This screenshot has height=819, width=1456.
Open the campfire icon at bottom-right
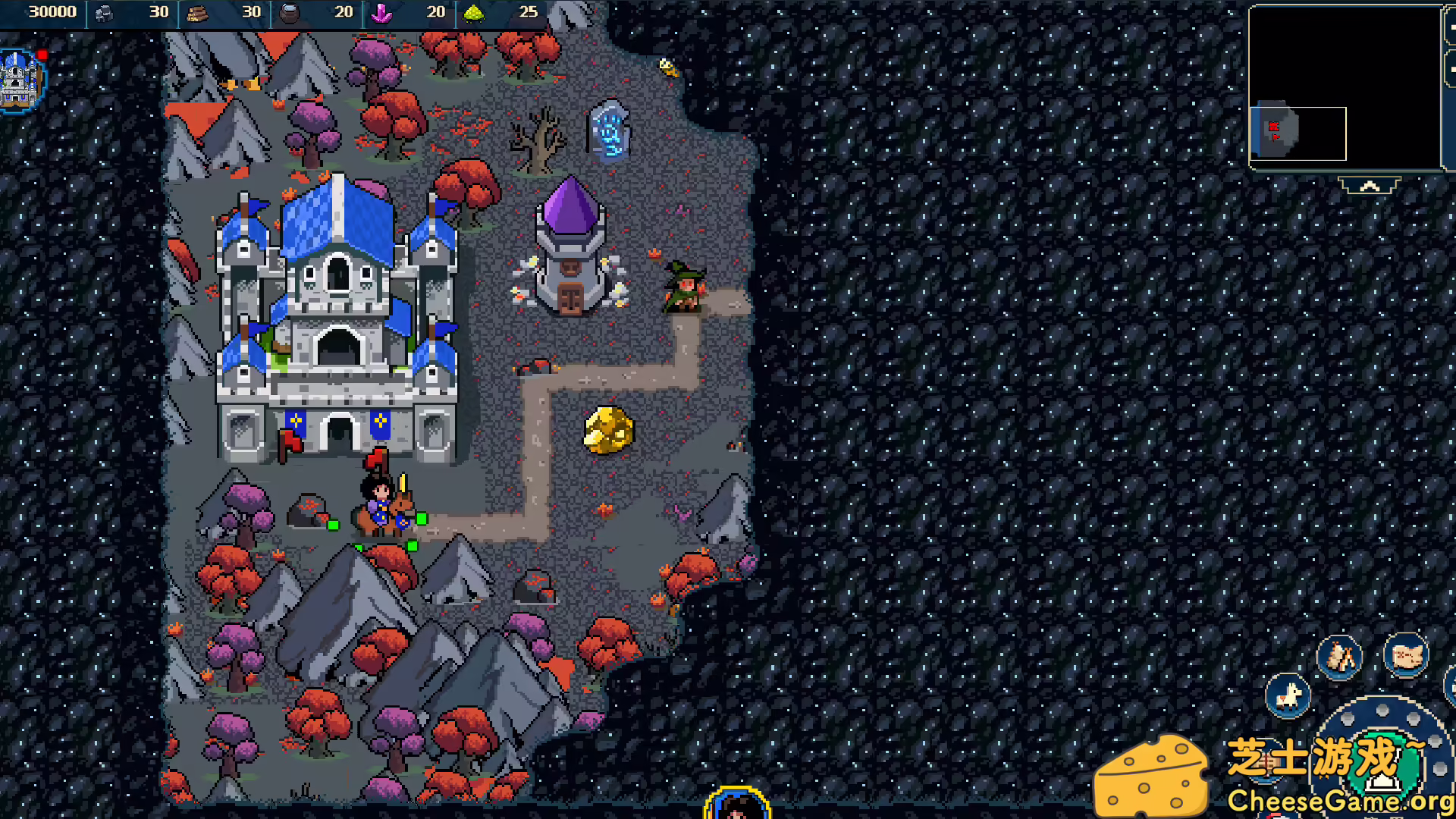[x=1338, y=658]
